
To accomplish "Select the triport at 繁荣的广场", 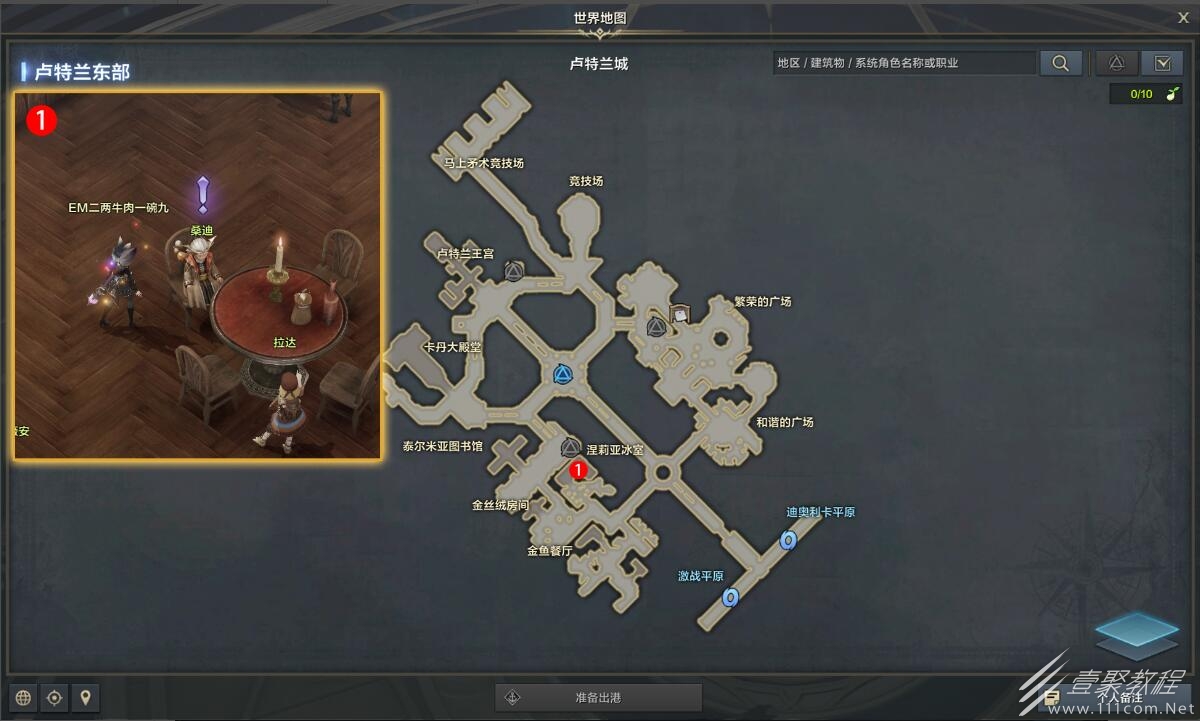I will point(656,327).
